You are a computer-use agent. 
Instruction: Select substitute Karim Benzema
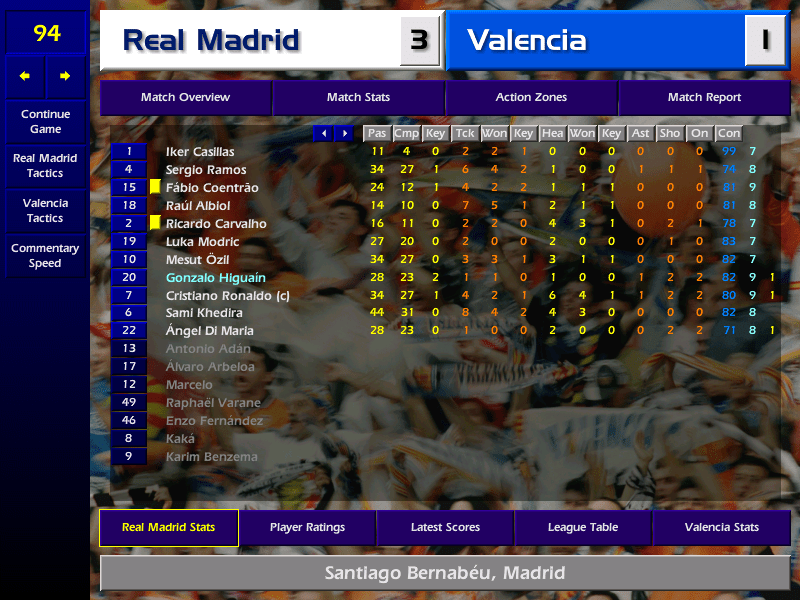pyautogui.click(x=211, y=457)
